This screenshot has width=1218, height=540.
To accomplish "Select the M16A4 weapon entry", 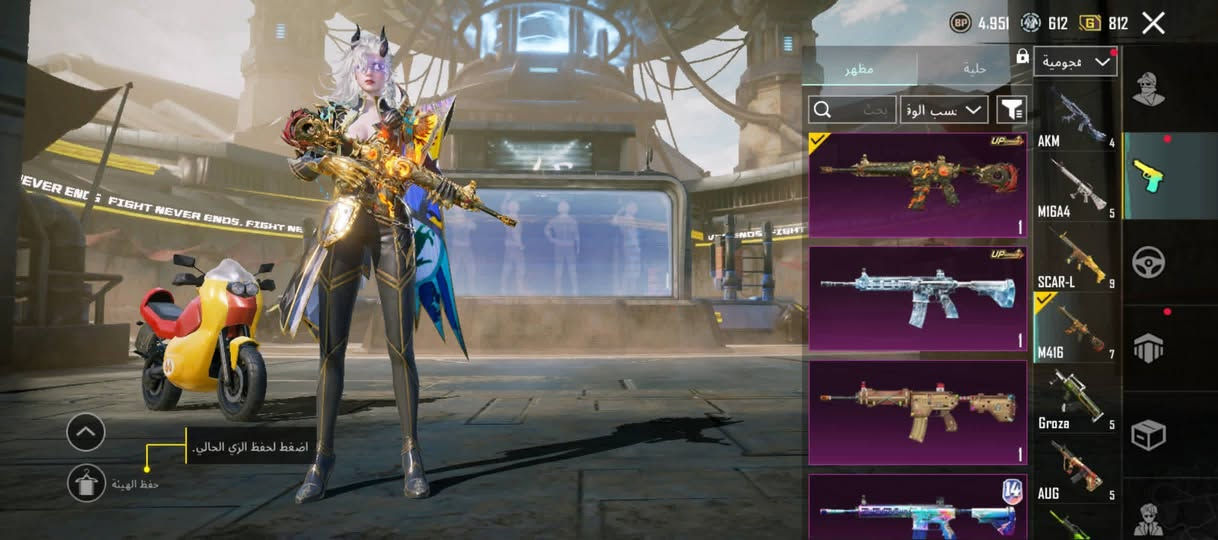I will 1075,187.
